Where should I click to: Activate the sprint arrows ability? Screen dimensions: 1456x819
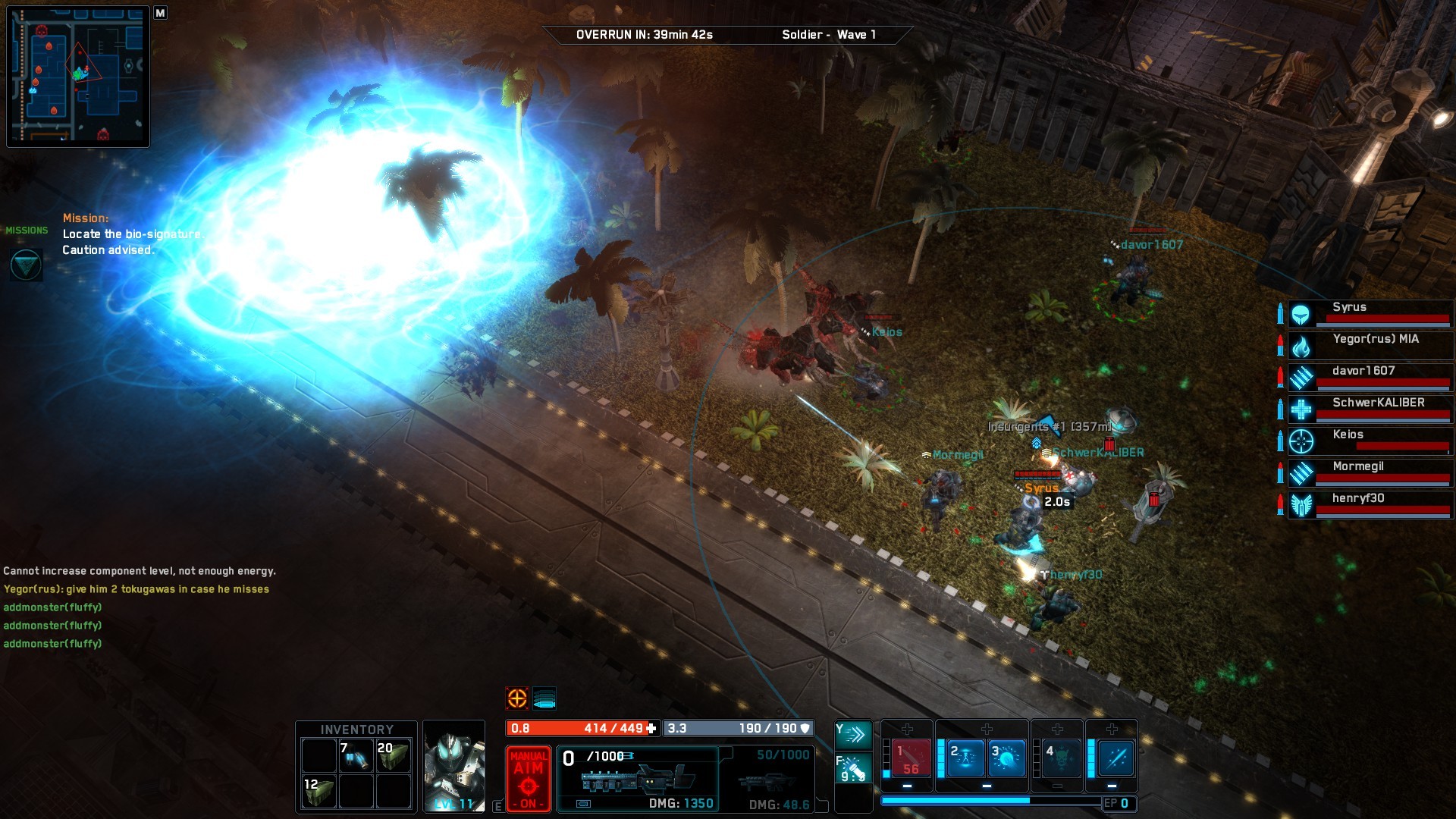click(853, 733)
